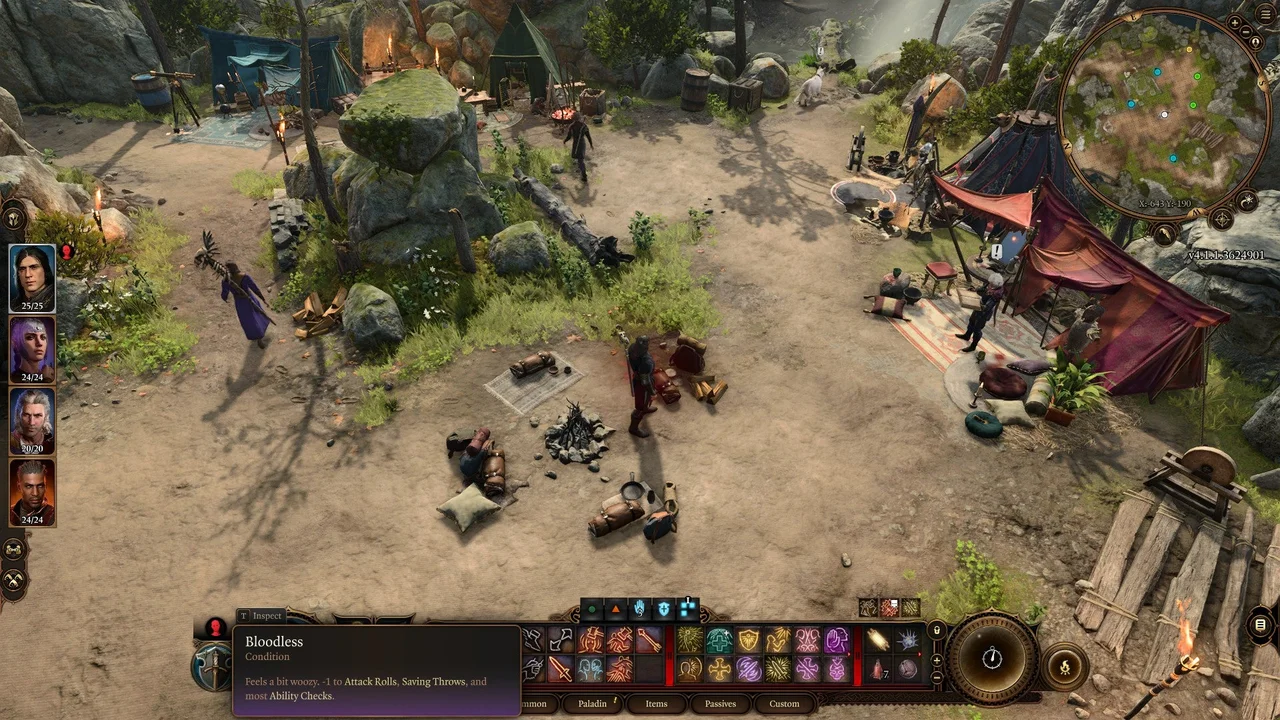1280x720 pixels.
Task: Activate the green cross healing spell
Action: (719, 639)
